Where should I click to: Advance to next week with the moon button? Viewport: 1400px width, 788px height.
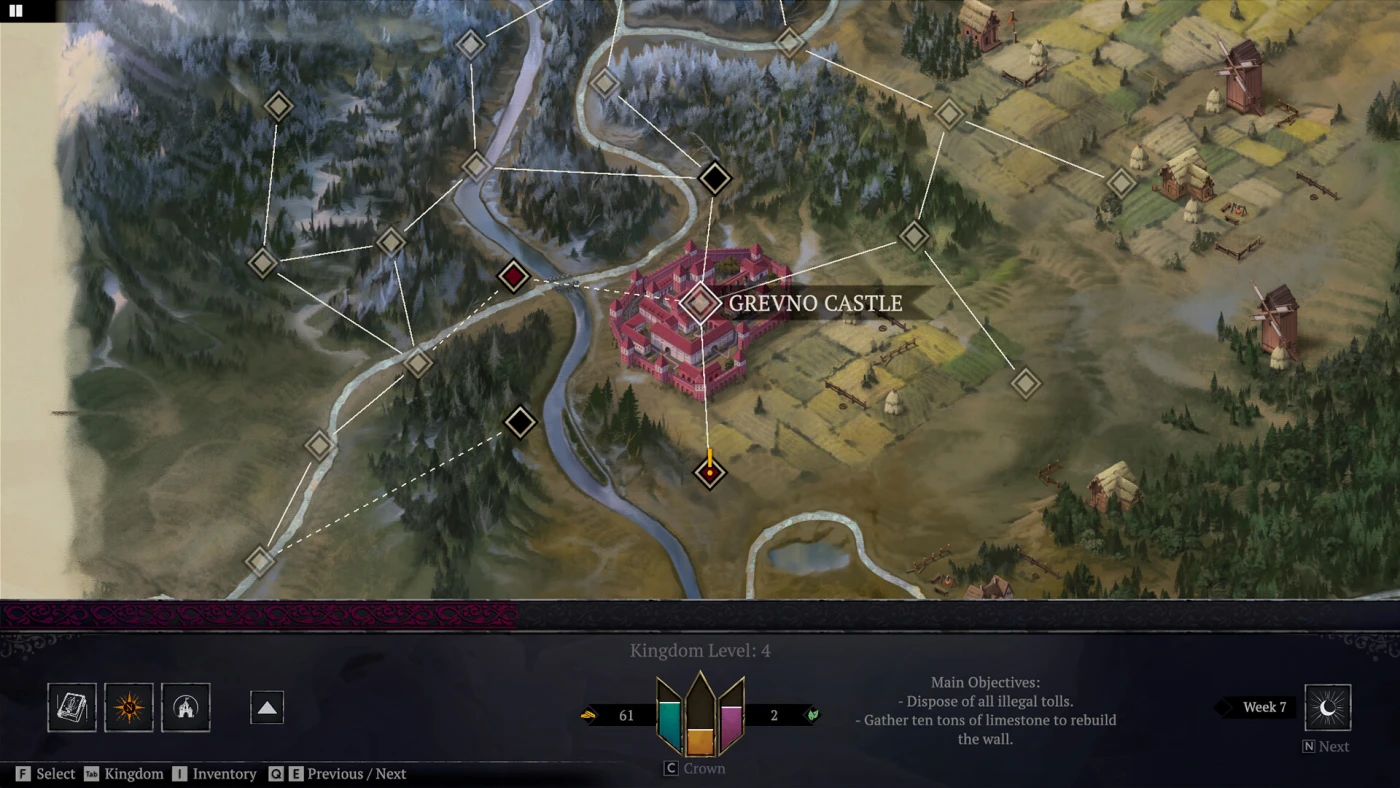coord(1327,708)
